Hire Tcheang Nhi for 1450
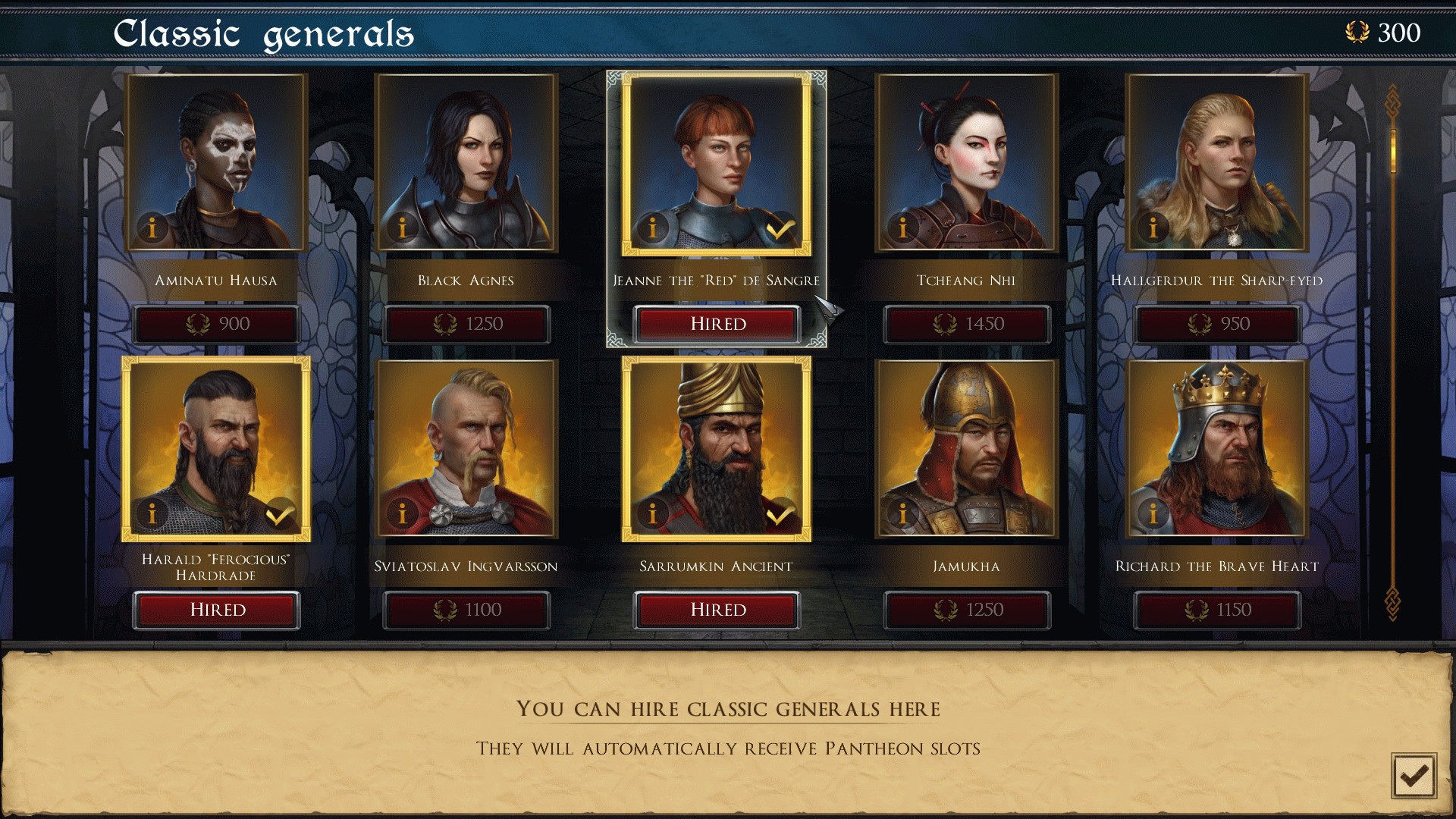Screen dimensions: 1456x819 coord(967,325)
